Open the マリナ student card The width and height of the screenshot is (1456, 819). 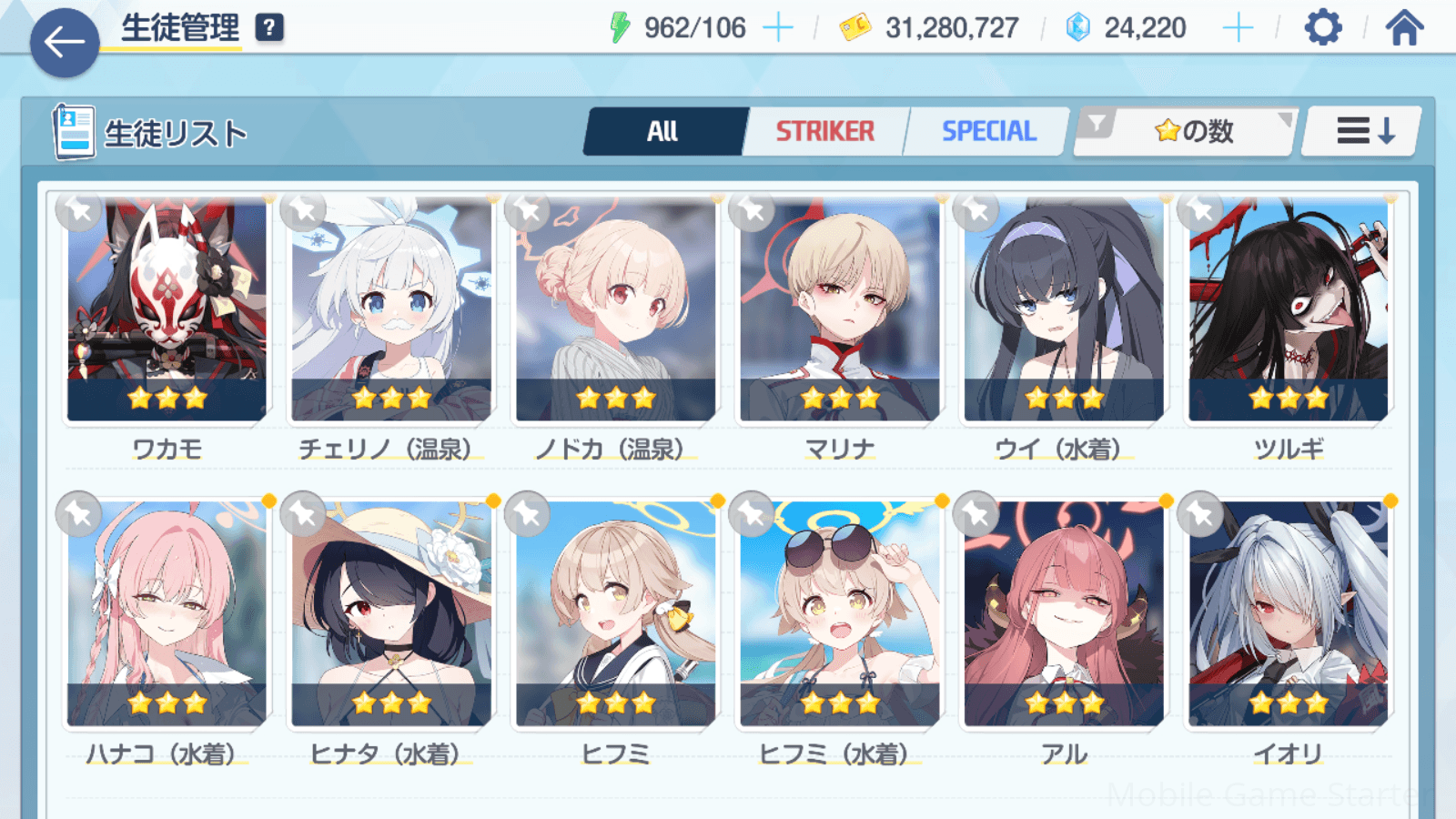840,309
